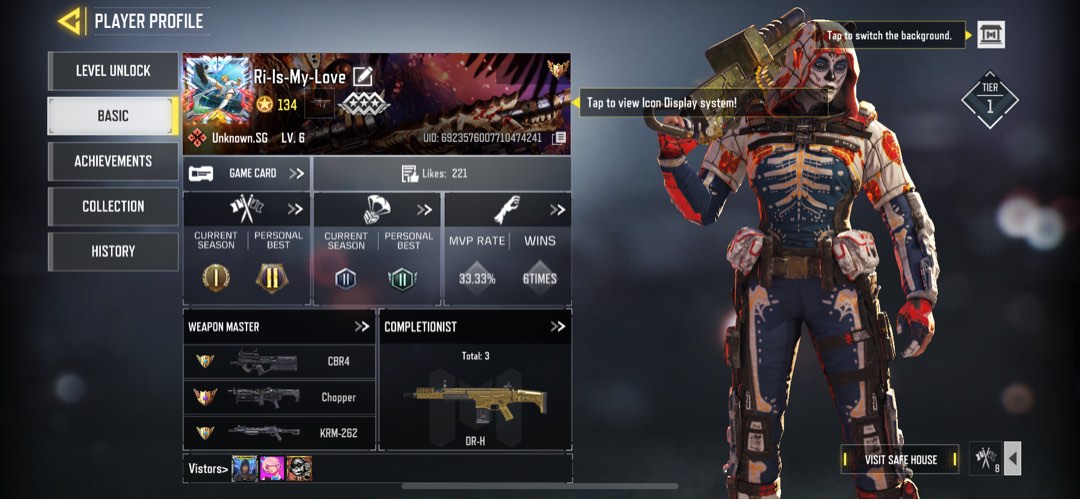Expand the Weapon Master panel

point(361,326)
